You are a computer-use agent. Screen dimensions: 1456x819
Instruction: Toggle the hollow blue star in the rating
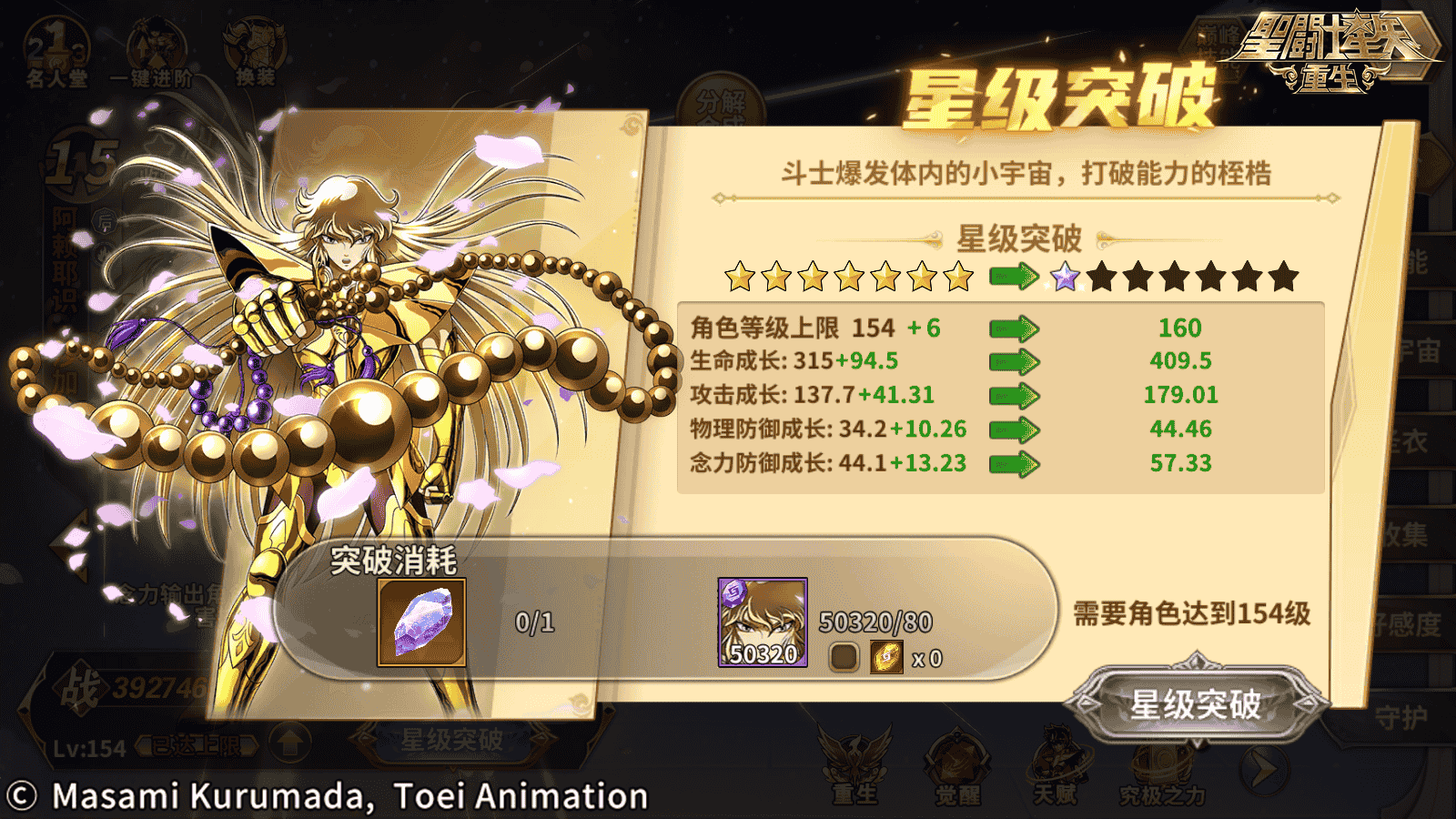click(1065, 275)
